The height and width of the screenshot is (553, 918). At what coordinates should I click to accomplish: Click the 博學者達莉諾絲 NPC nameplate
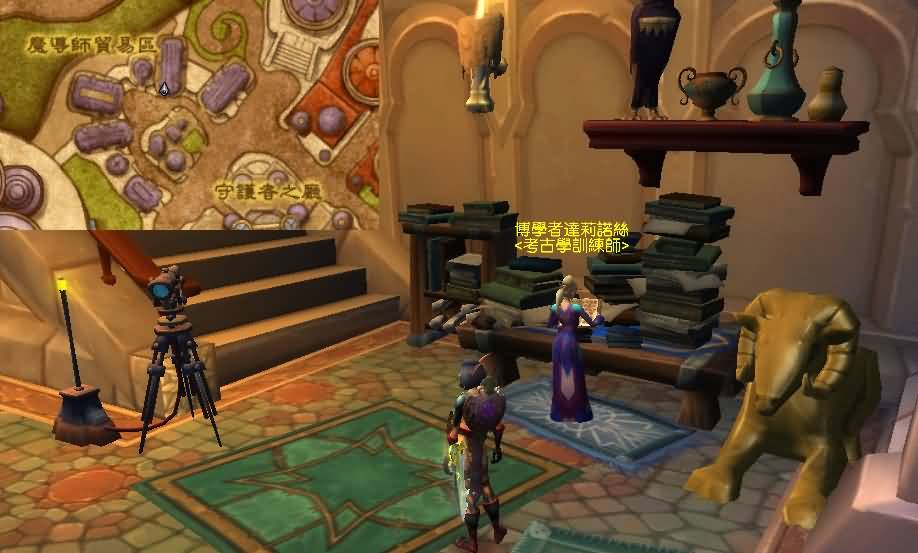572,229
